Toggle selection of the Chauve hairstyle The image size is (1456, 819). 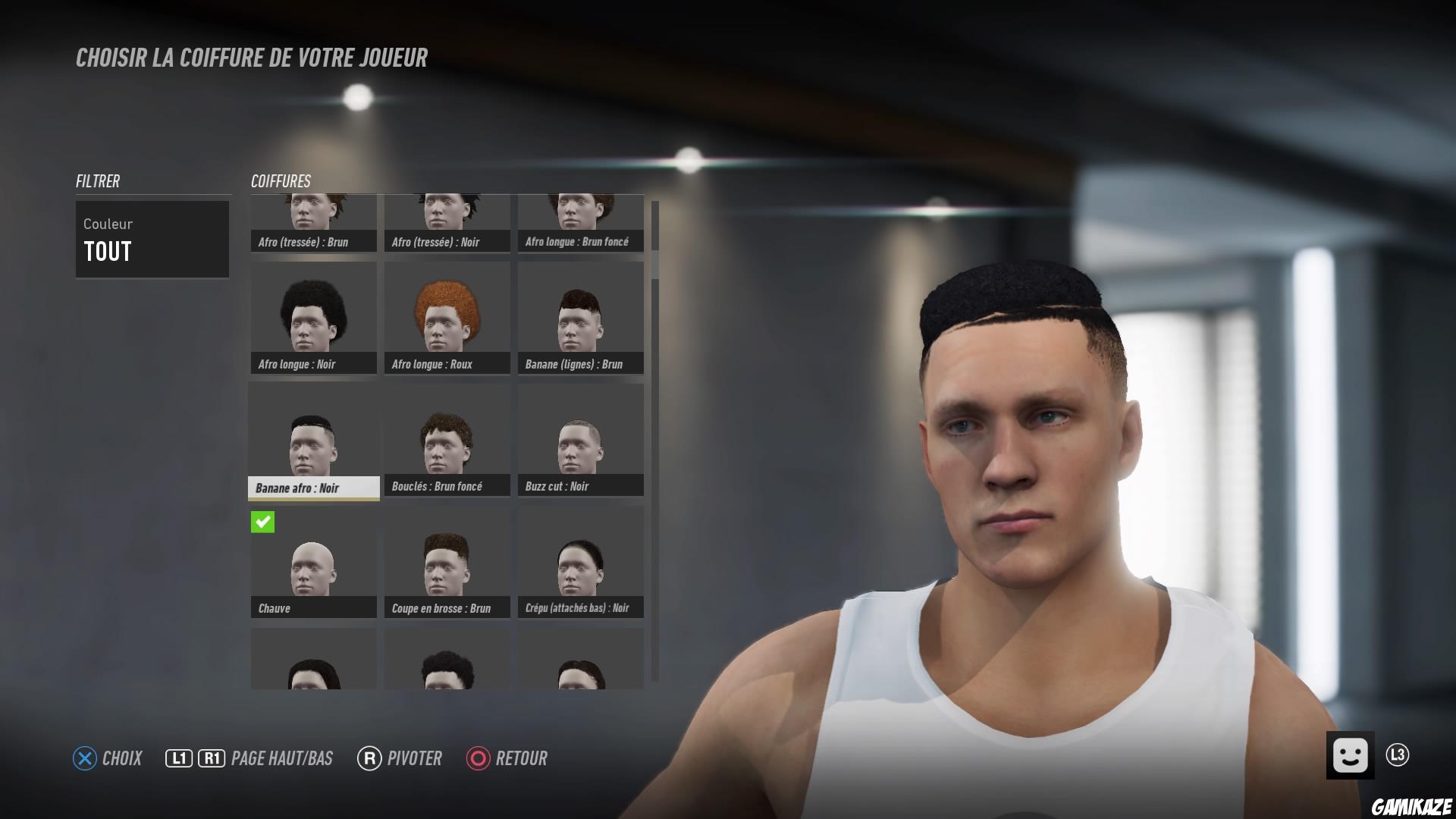tap(313, 565)
